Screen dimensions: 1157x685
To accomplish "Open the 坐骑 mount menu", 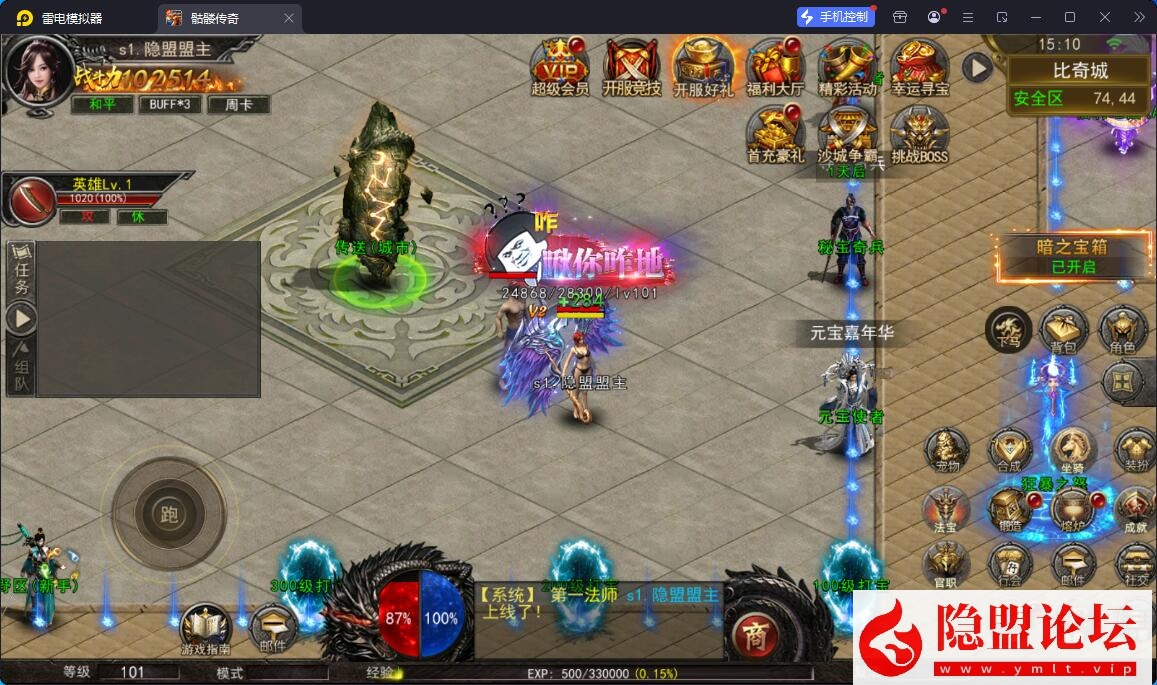I will click(x=1072, y=450).
